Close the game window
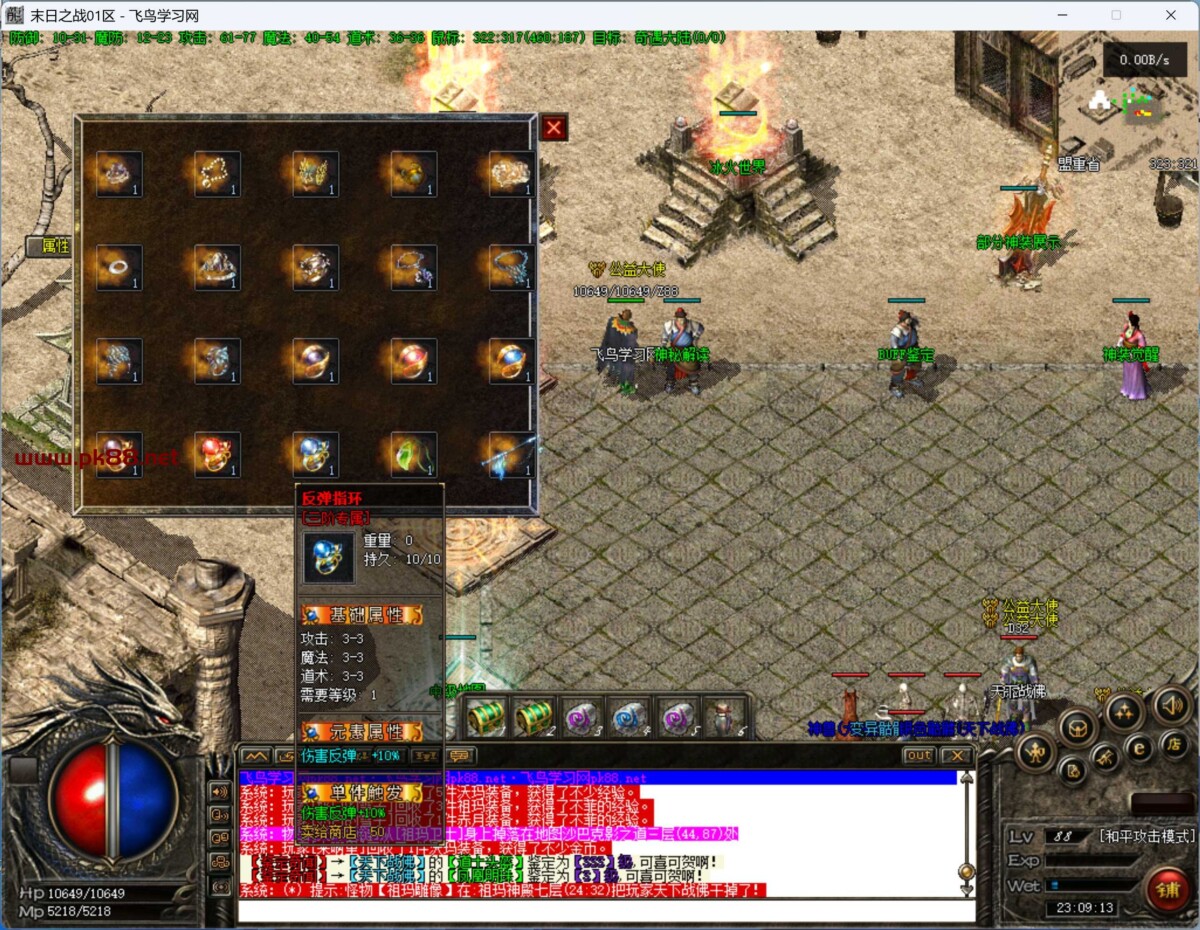The image size is (1200, 930). coord(1171,15)
